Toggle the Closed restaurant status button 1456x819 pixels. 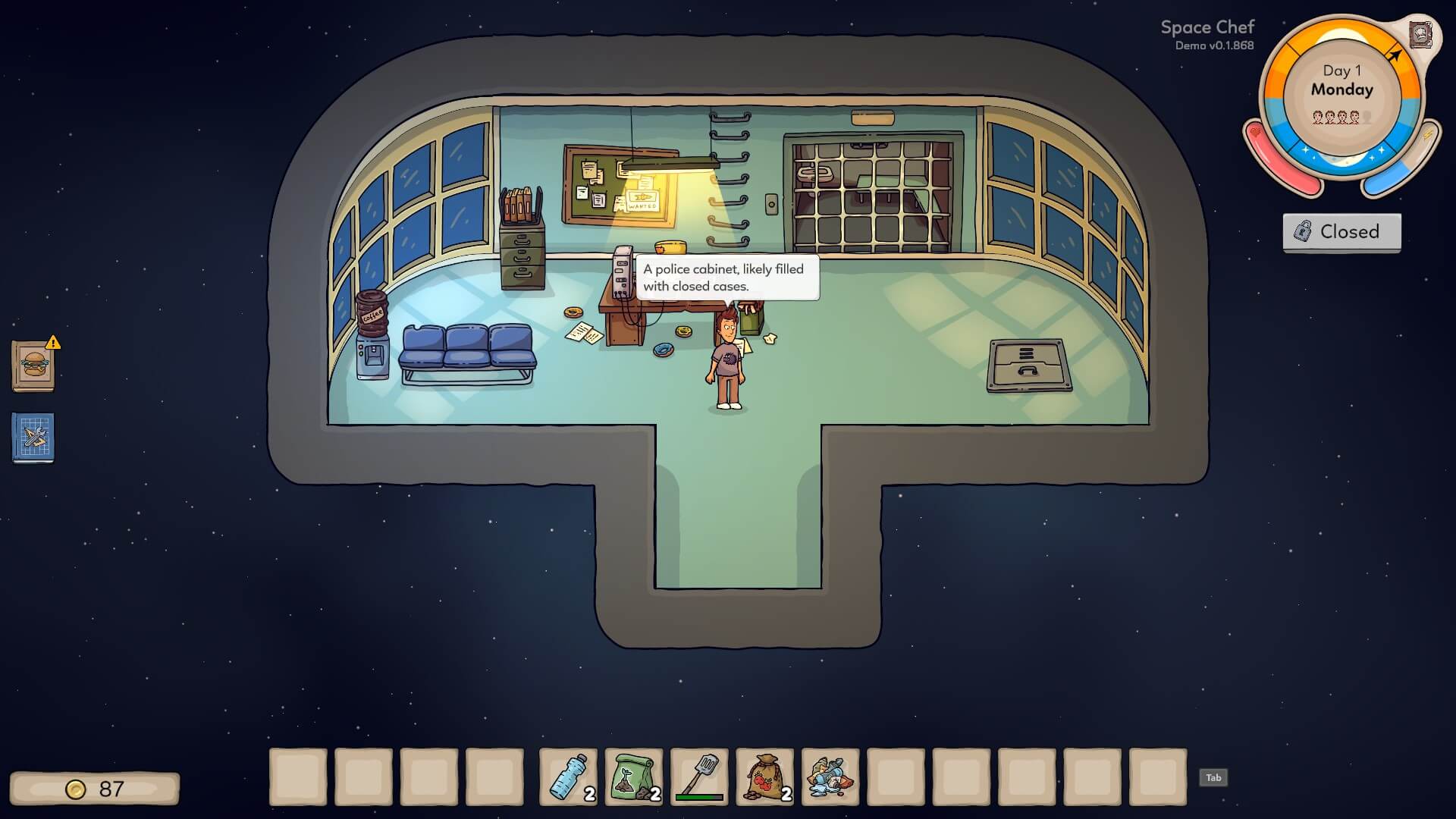1341,232
